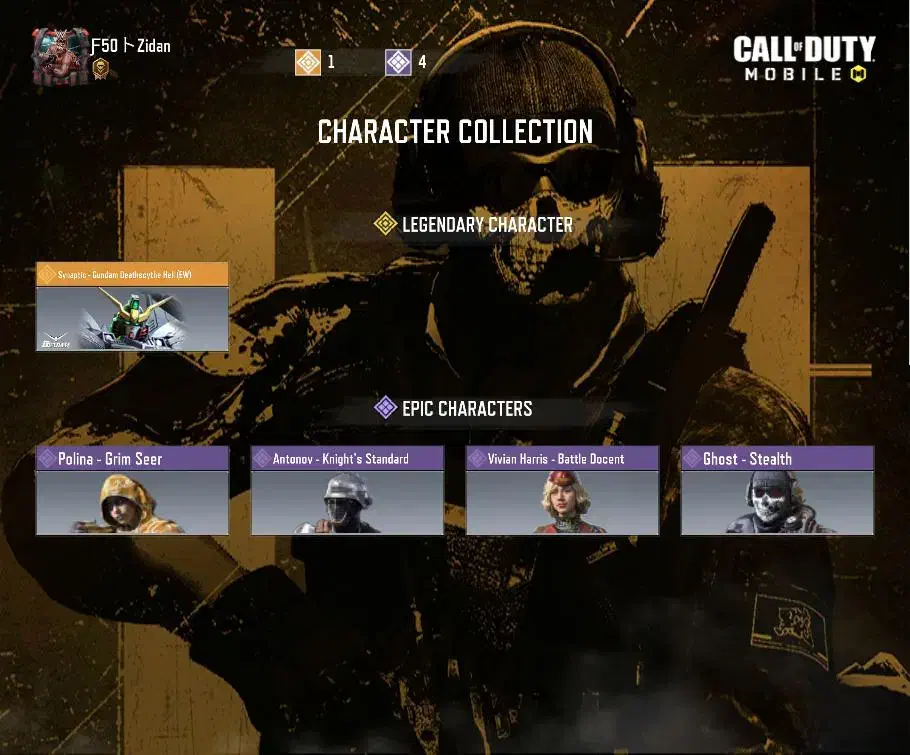Select the Ghost - Stealth character card
910x755 pixels.
(x=777, y=491)
